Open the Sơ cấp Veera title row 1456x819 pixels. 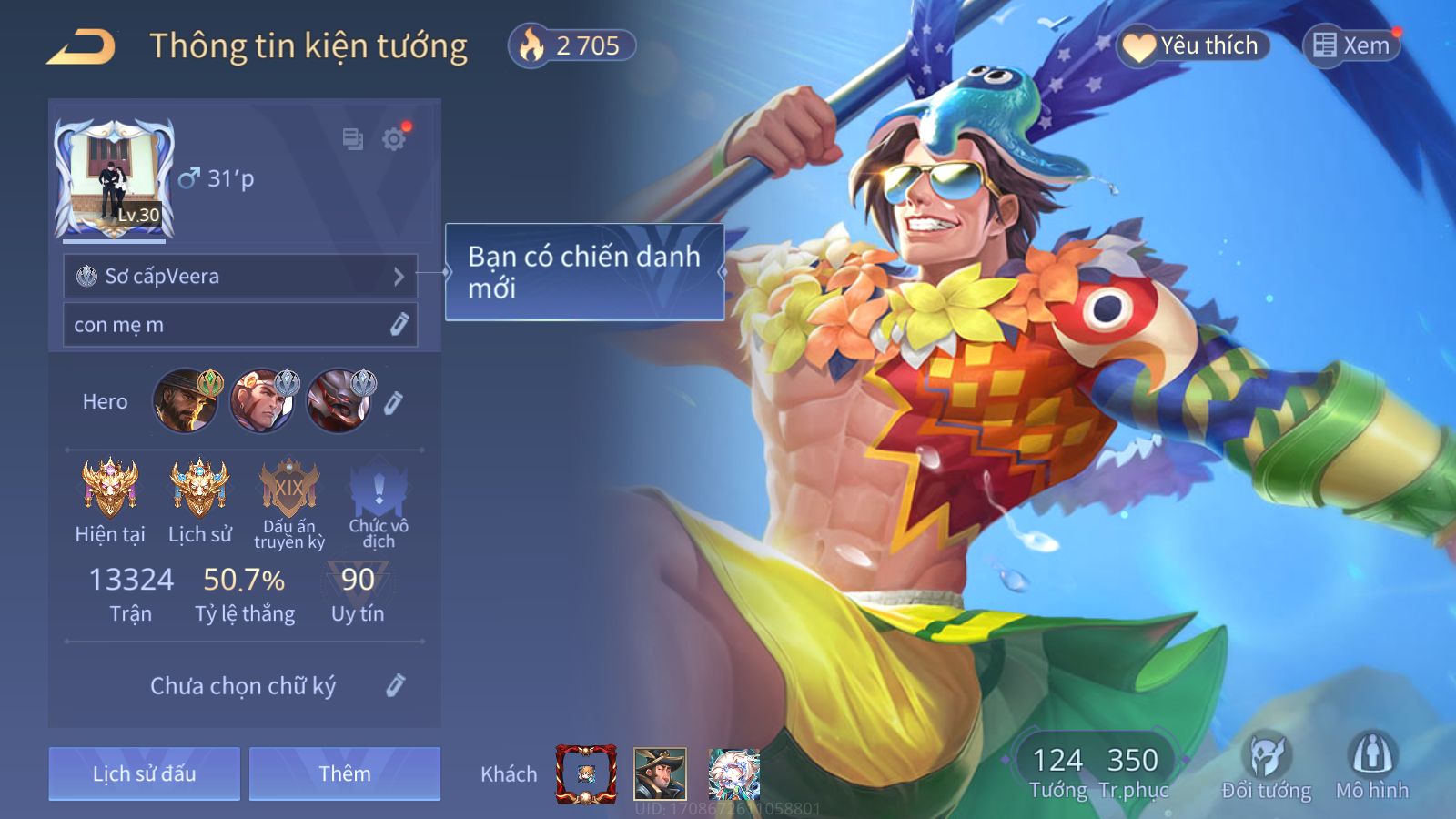(240, 277)
